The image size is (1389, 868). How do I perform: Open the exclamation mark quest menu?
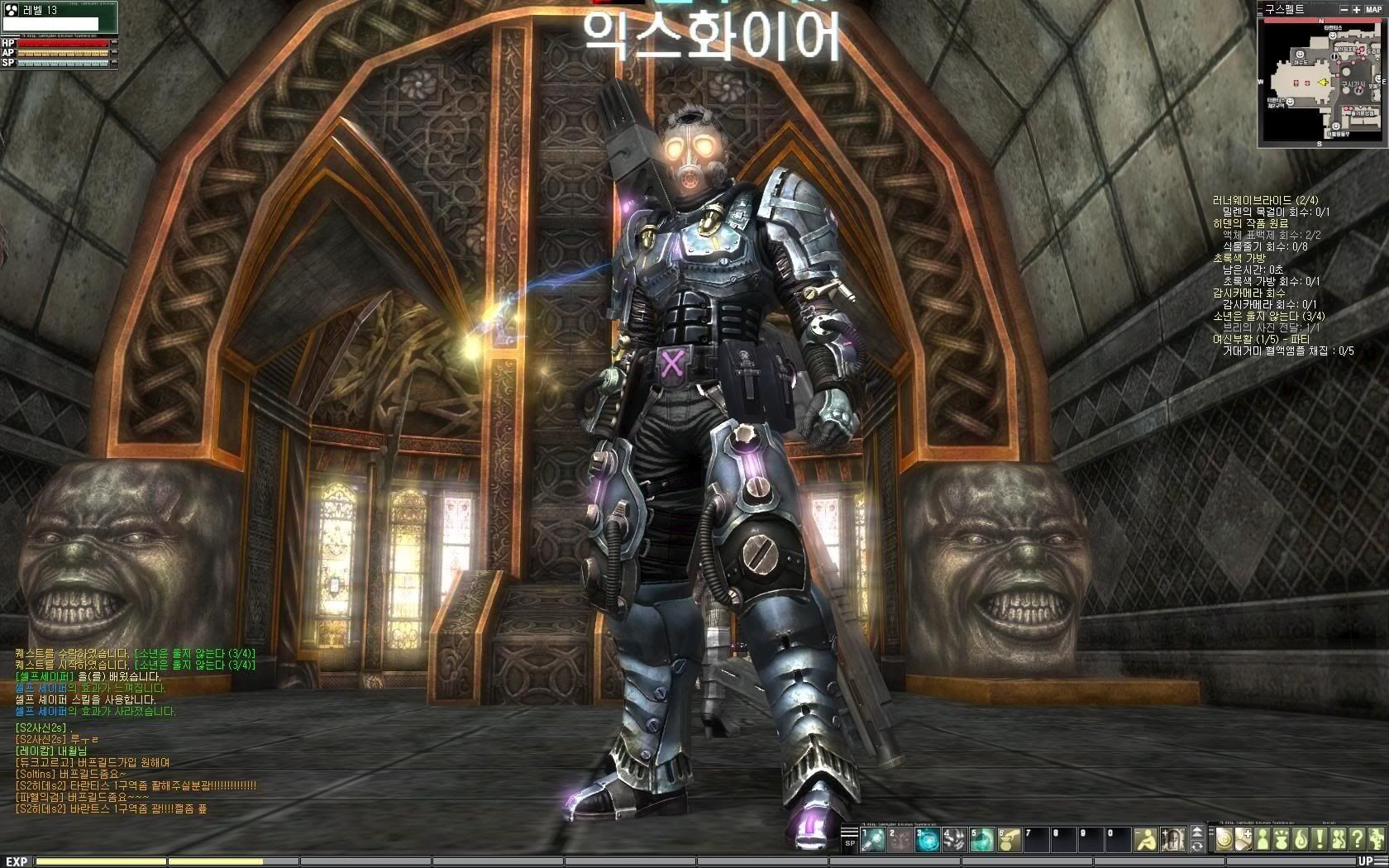tap(1320, 840)
